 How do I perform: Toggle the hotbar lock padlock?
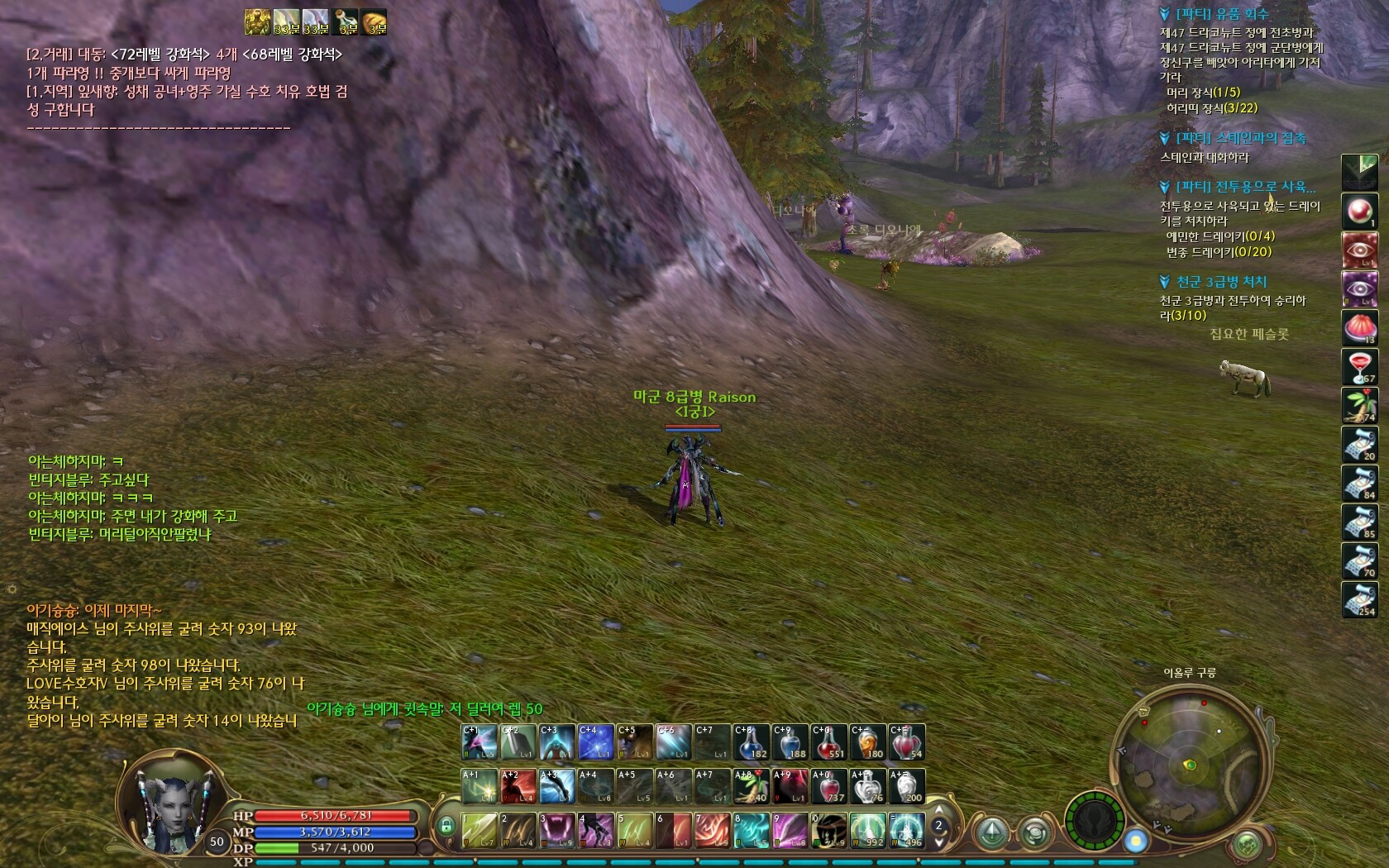[x=446, y=826]
